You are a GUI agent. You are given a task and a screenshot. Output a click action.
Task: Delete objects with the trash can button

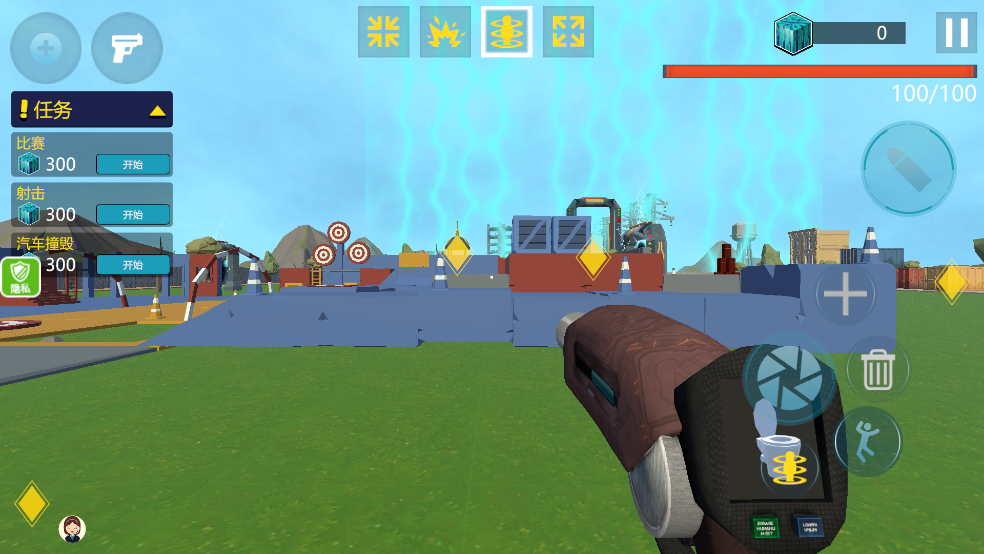877,369
